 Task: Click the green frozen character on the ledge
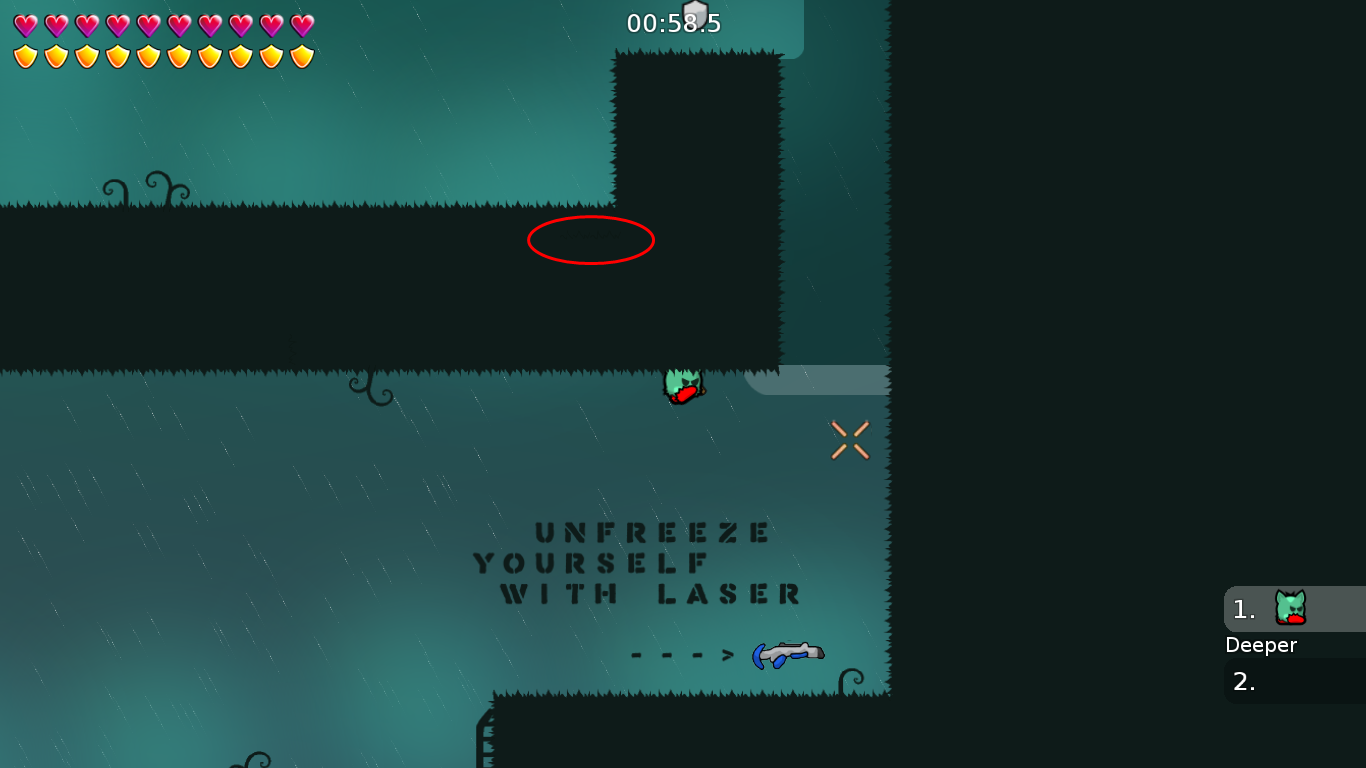coord(681,385)
